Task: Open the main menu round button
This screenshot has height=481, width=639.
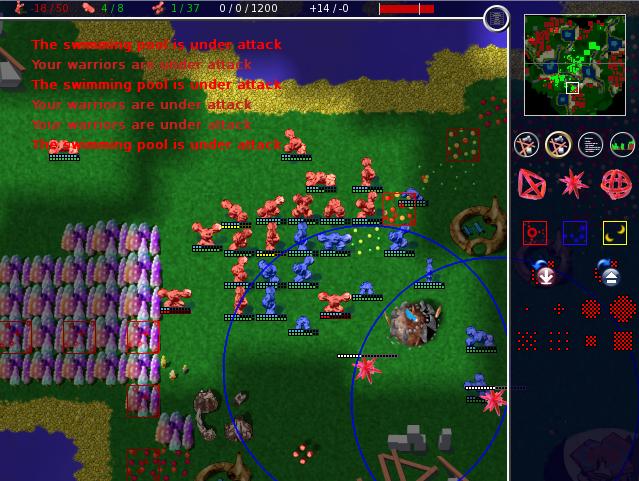Action: pos(496,18)
